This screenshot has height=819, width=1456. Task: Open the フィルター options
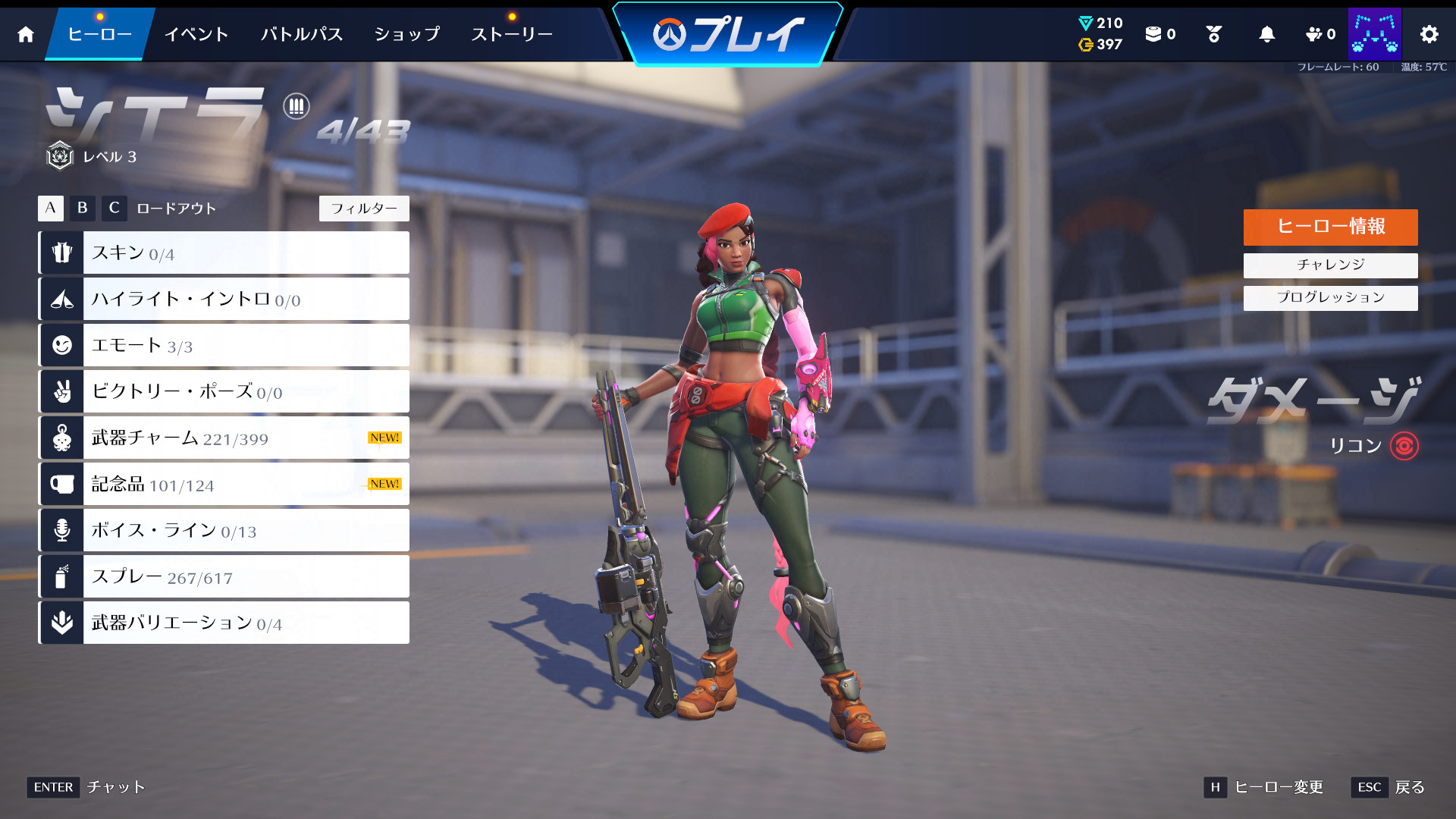[x=364, y=209]
